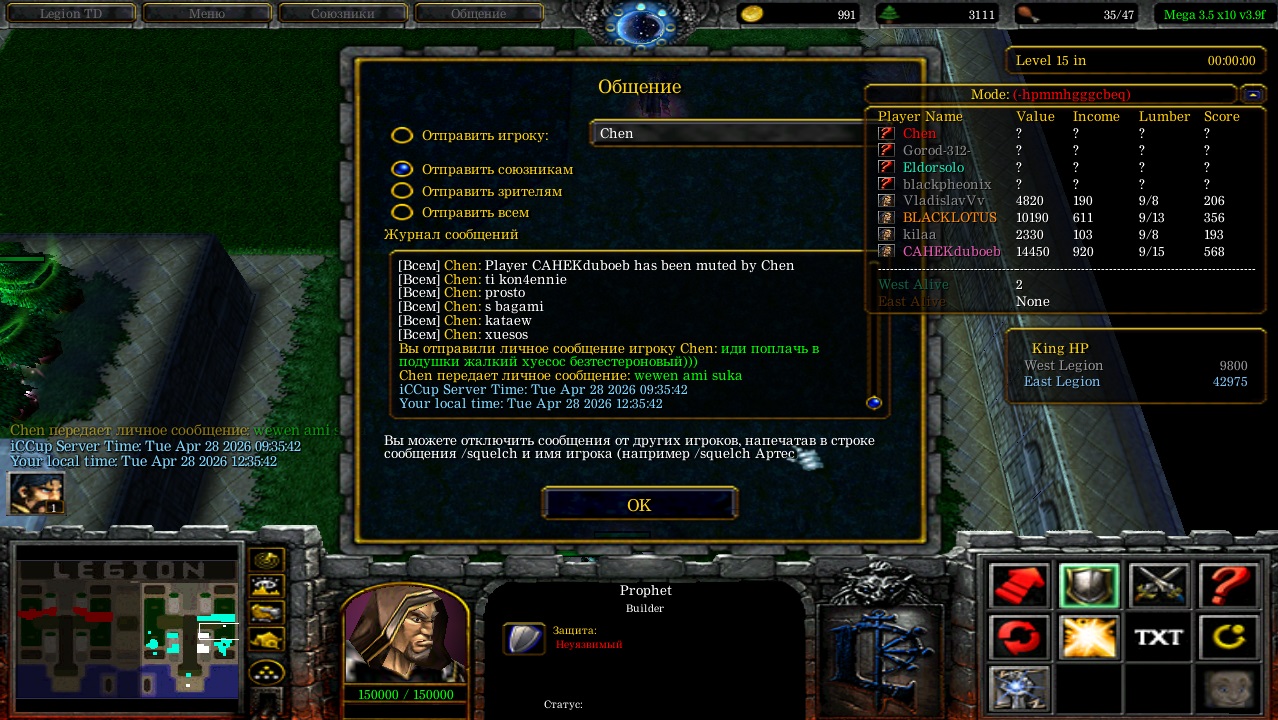Select the "Отправить игроку" radio option
The image size is (1278, 720).
pyautogui.click(x=402, y=135)
